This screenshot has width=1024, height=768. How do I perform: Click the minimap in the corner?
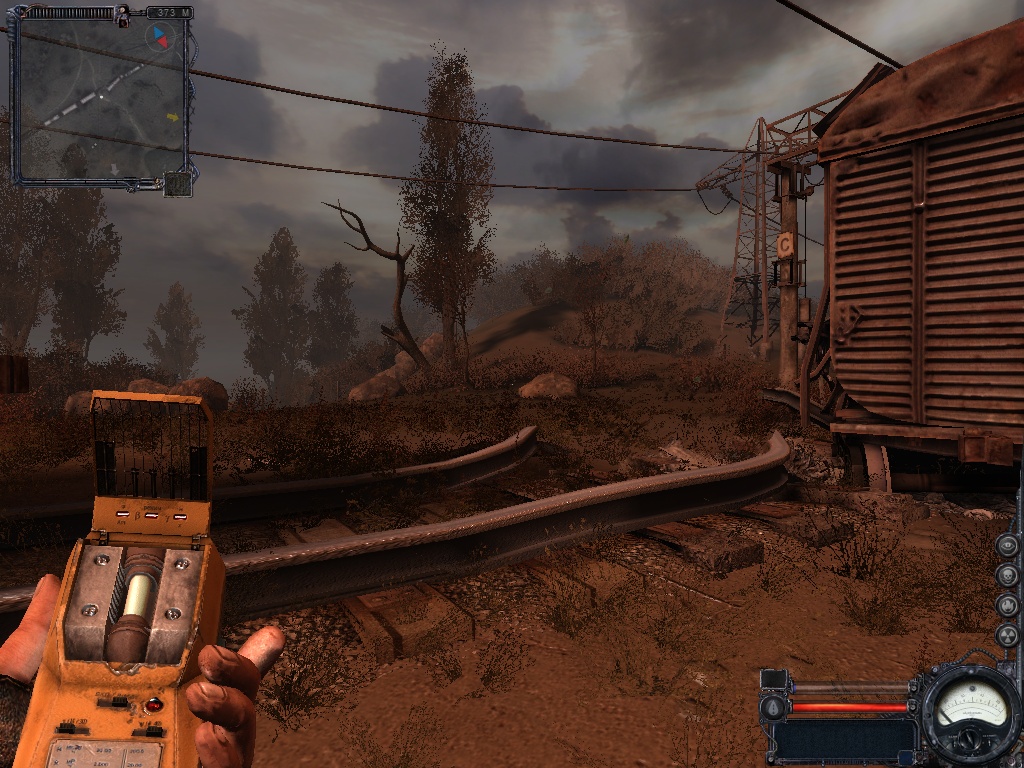pyautogui.click(x=98, y=100)
